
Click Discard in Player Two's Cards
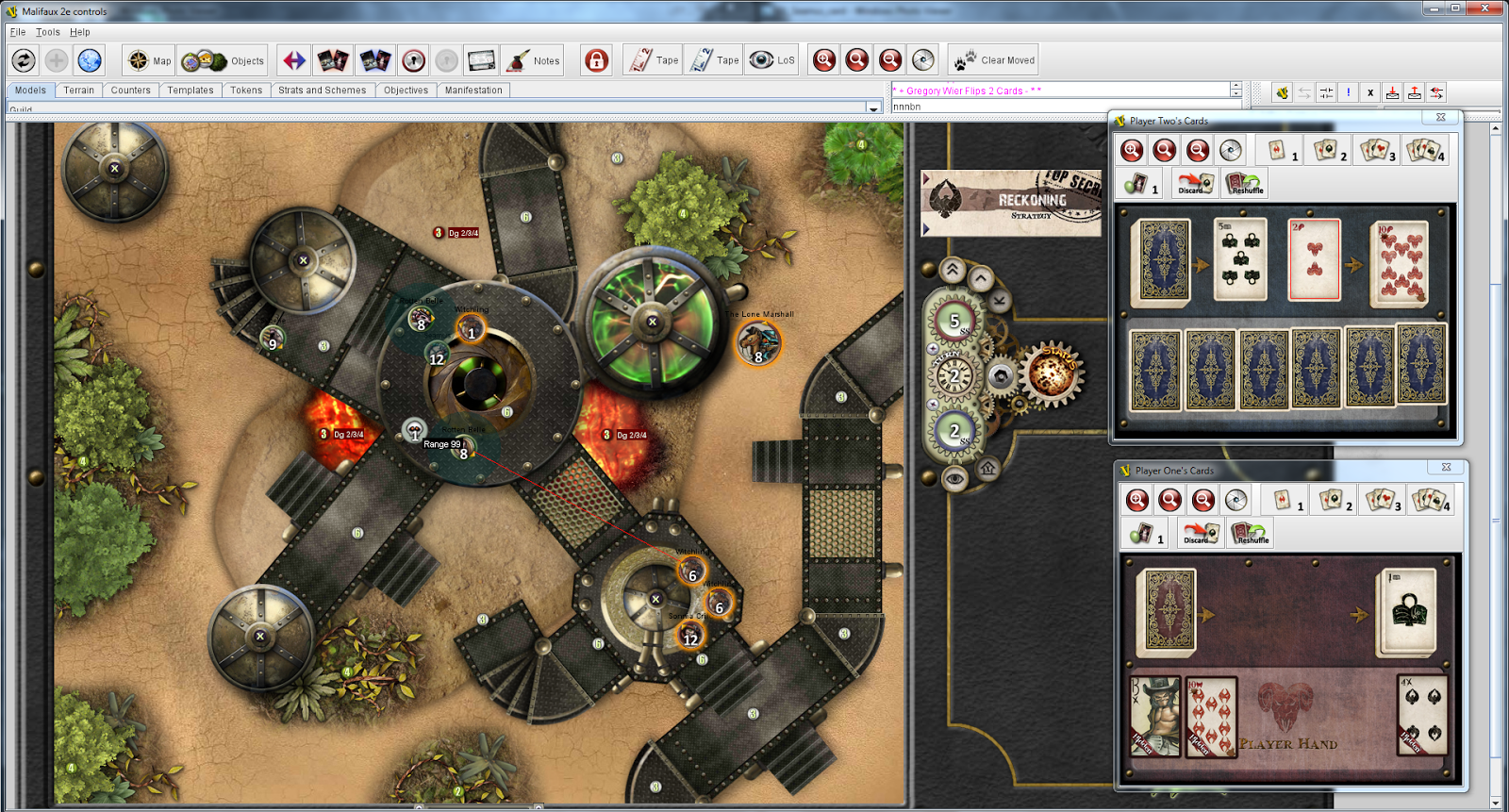click(1194, 183)
